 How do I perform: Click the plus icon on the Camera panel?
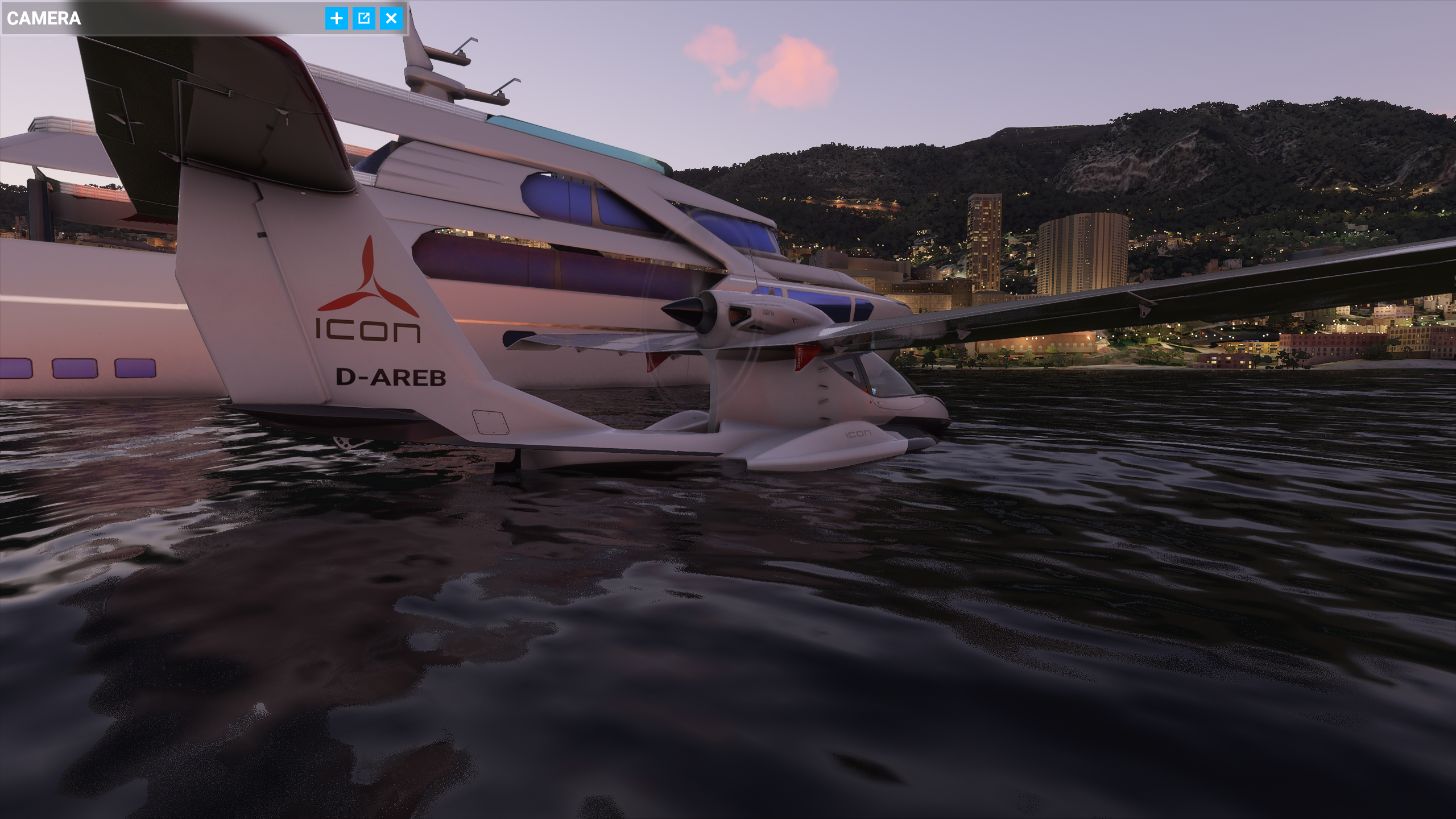pos(337,18)
